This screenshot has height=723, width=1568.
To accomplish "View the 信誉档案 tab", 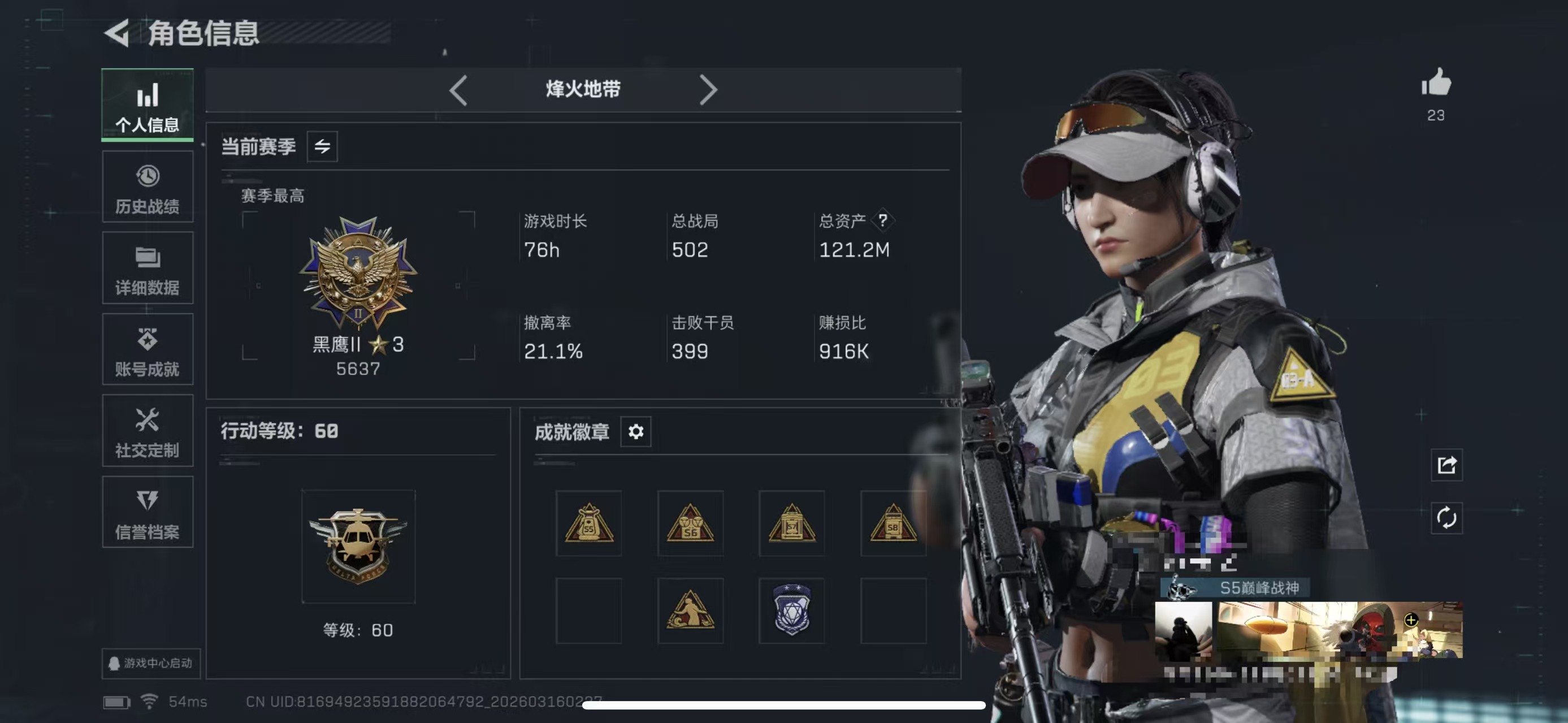I will tap(148, 512).
